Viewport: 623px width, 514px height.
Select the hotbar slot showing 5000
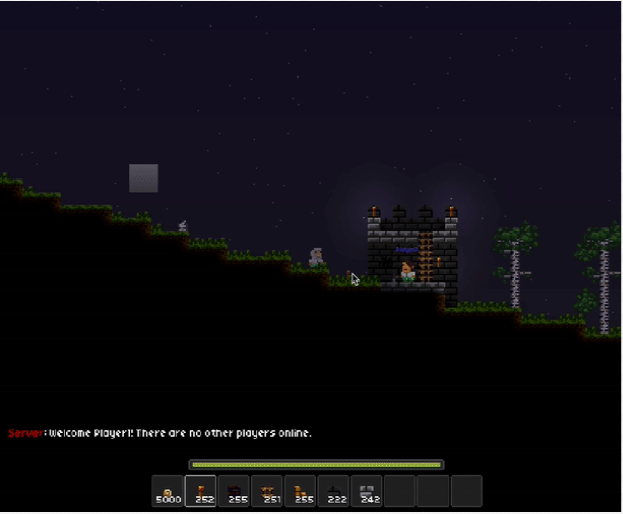[x=168, y=491]
